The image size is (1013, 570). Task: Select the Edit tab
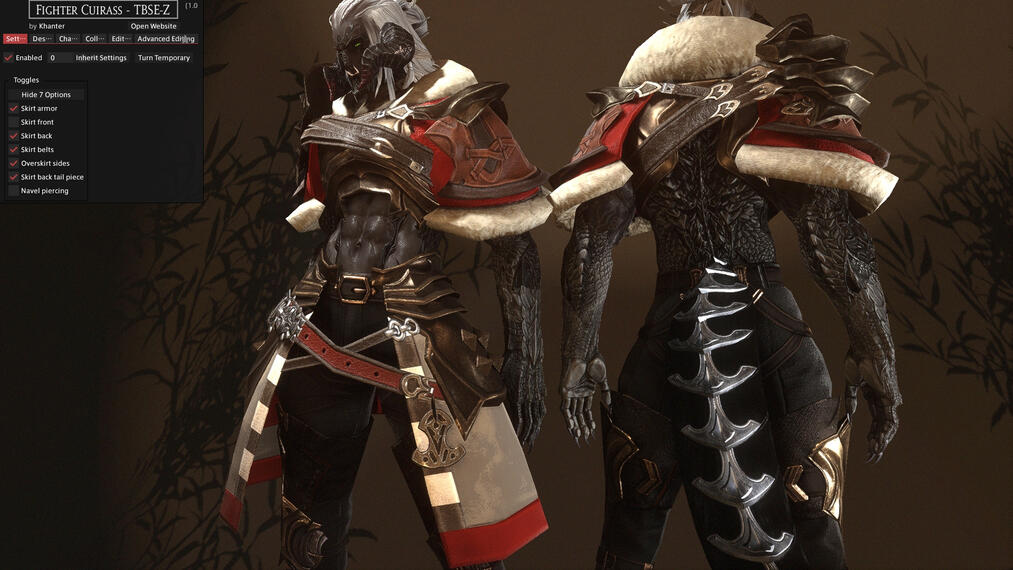(120, 39)
